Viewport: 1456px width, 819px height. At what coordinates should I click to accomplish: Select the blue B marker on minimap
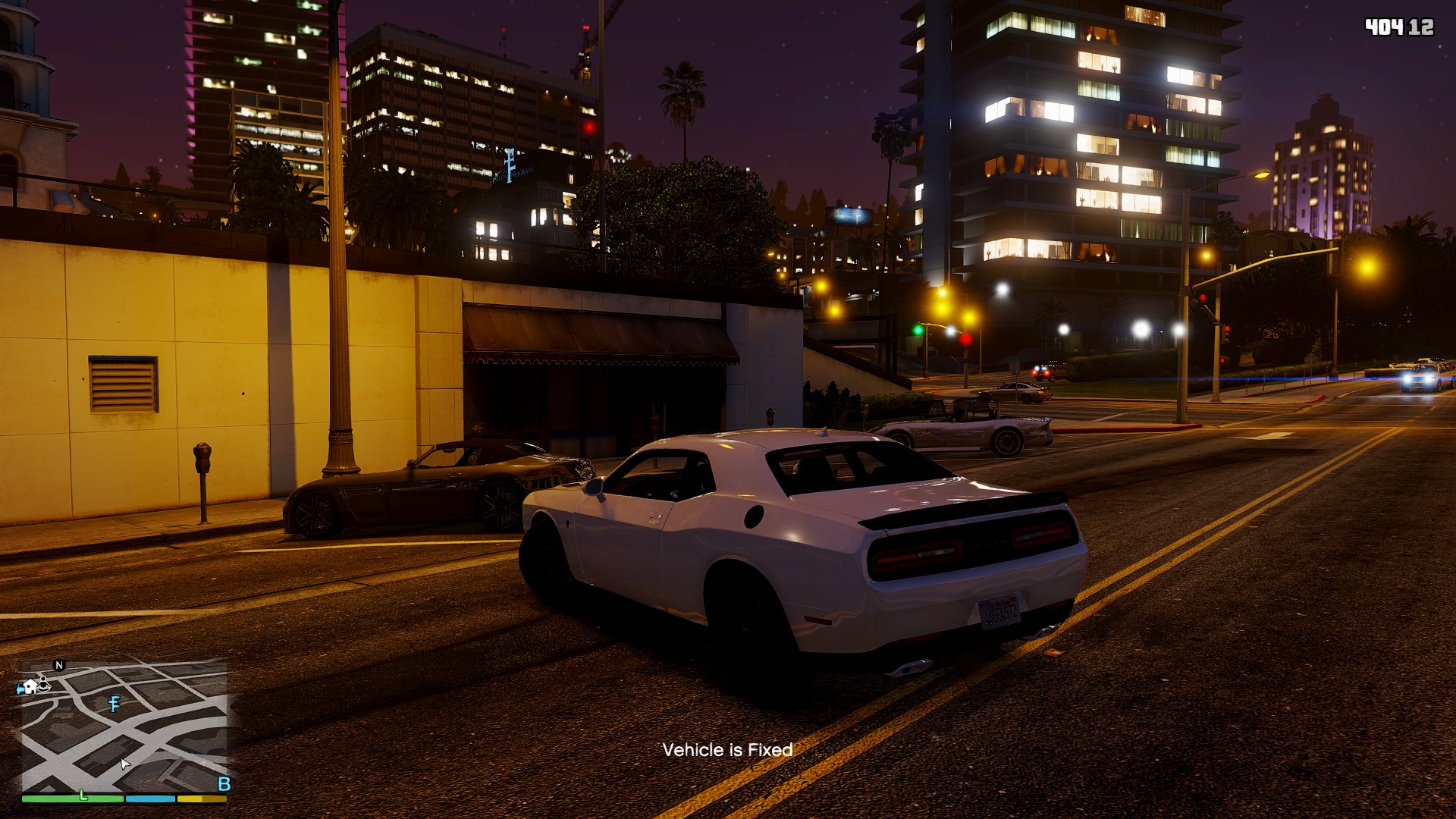224,784
